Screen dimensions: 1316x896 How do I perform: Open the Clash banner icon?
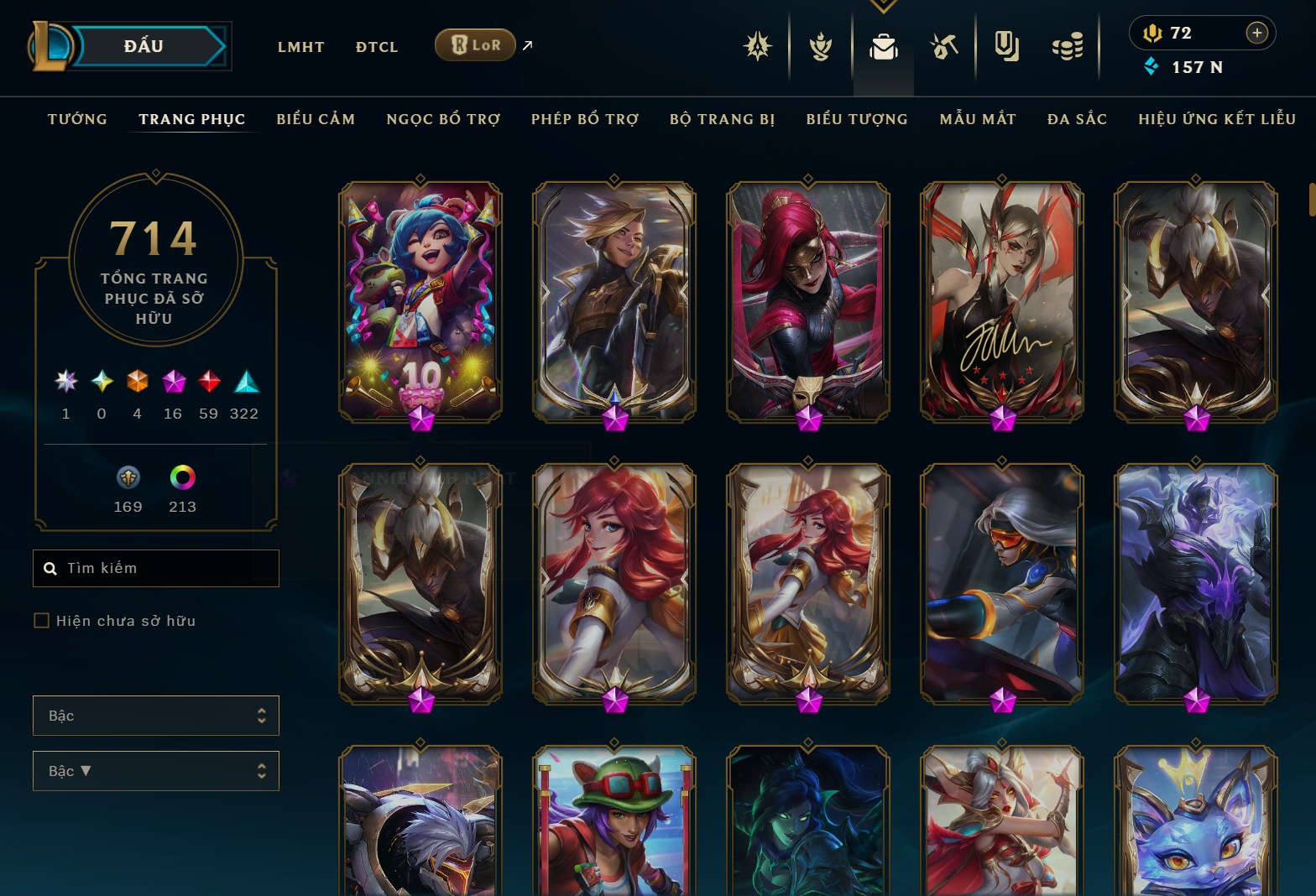point(1006,46)
